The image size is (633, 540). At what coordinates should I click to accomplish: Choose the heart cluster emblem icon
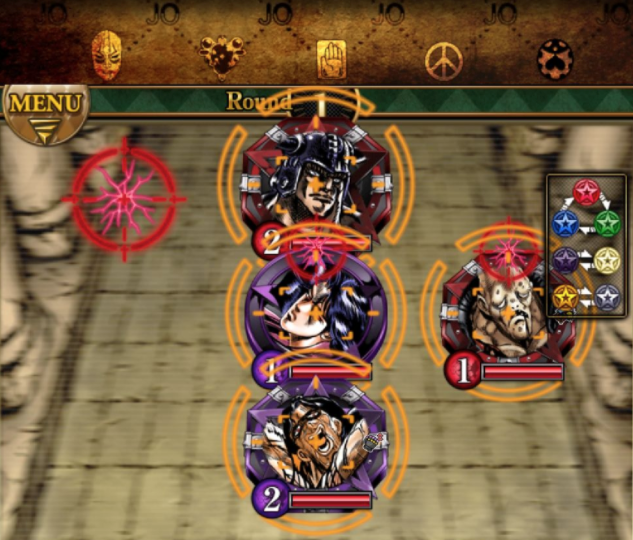tap(221, 54)
